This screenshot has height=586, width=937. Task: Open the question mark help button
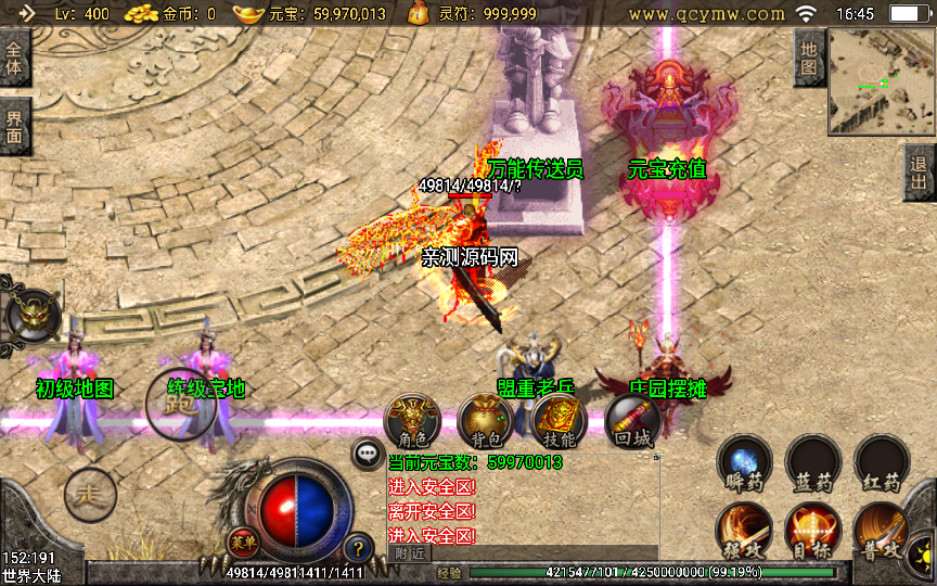coord(358,547)
